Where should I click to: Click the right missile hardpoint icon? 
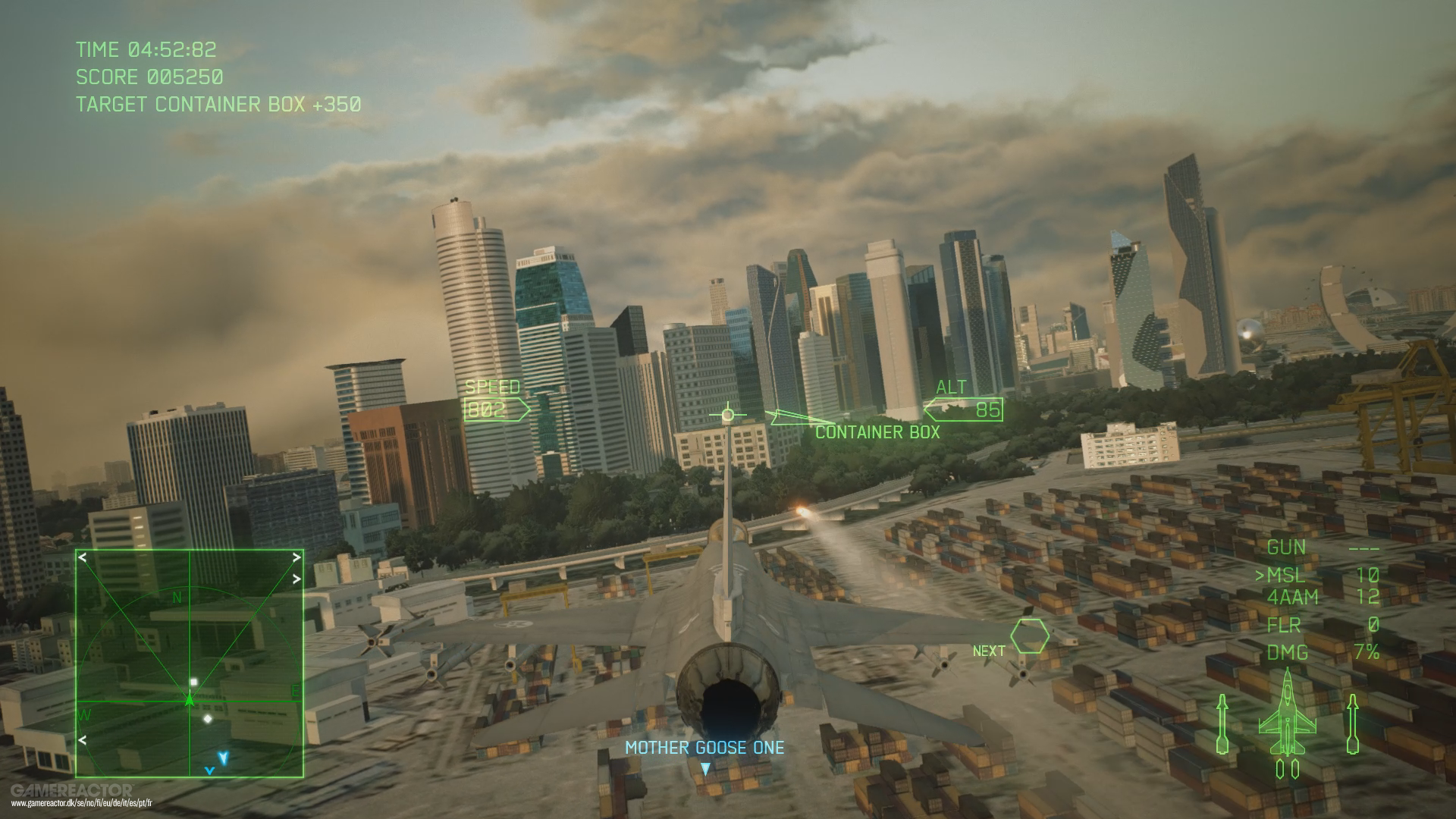point(1352,724)
